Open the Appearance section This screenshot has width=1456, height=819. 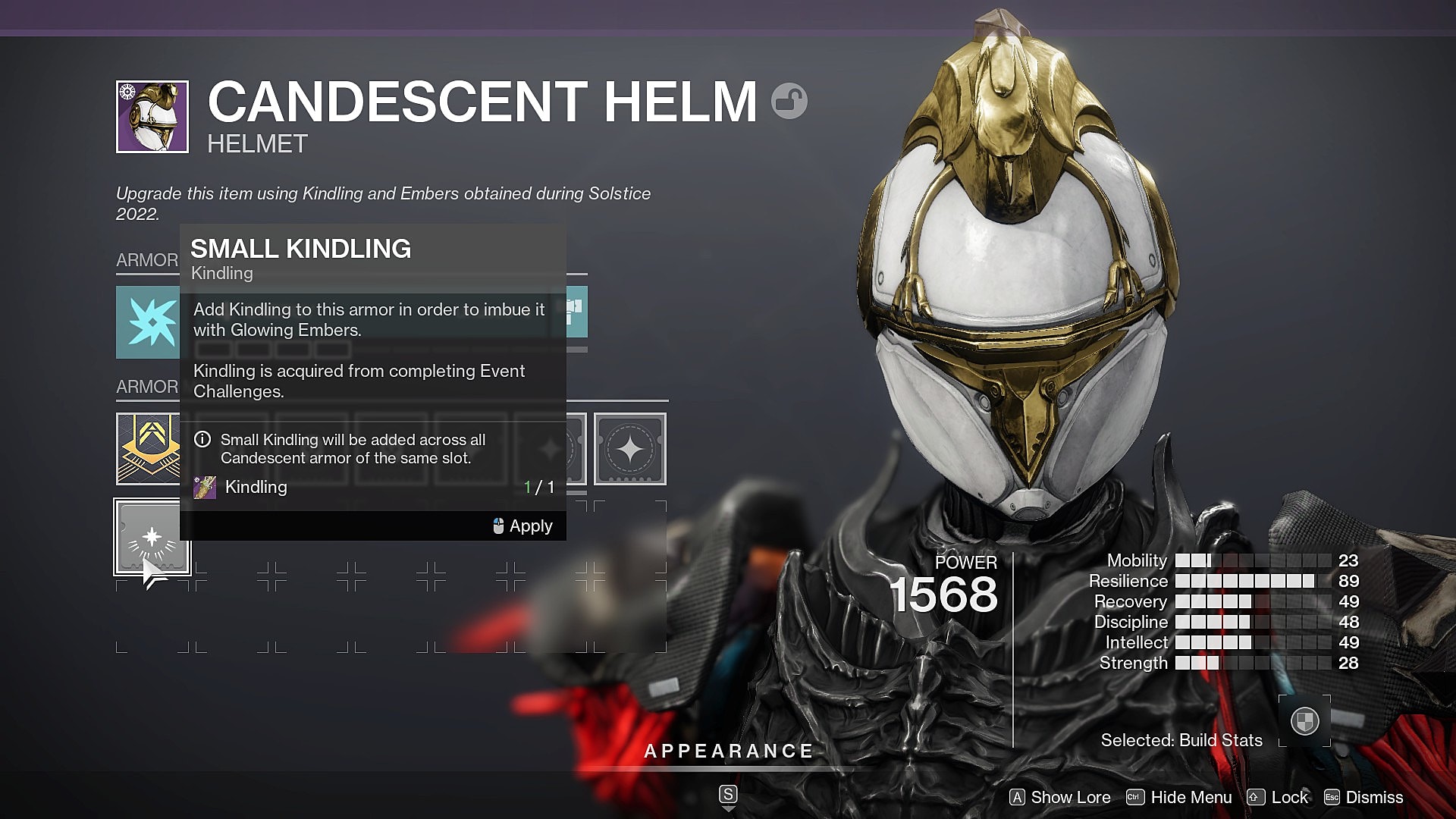728,752
